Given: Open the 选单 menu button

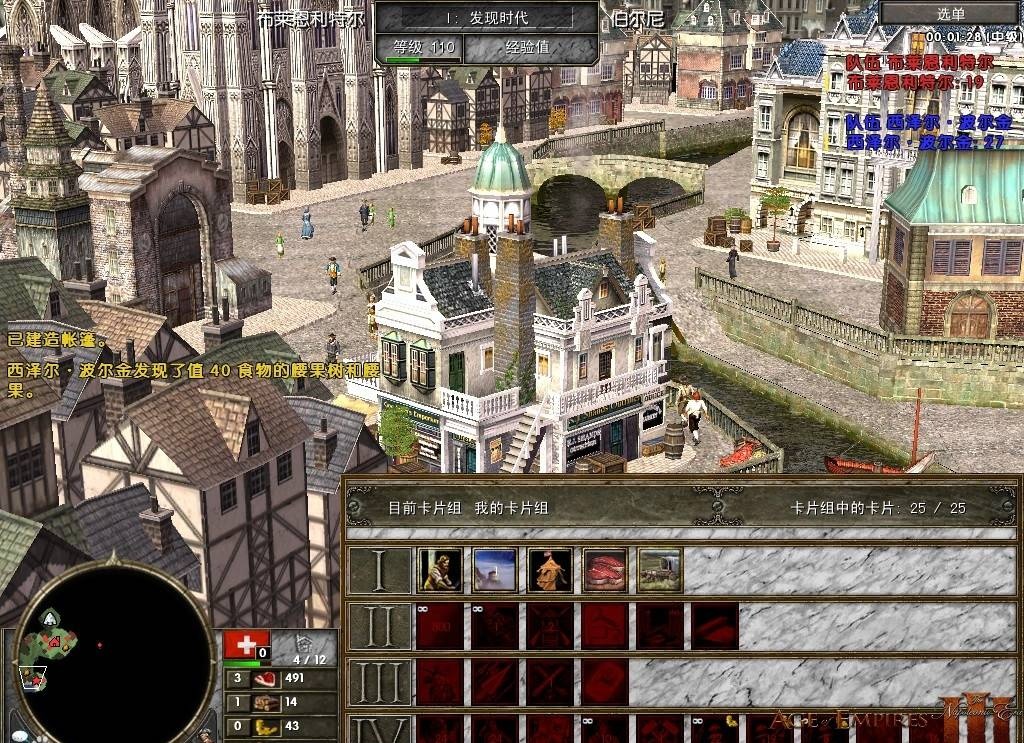Looking at the screenshot, I should click(x=951, y=13).
